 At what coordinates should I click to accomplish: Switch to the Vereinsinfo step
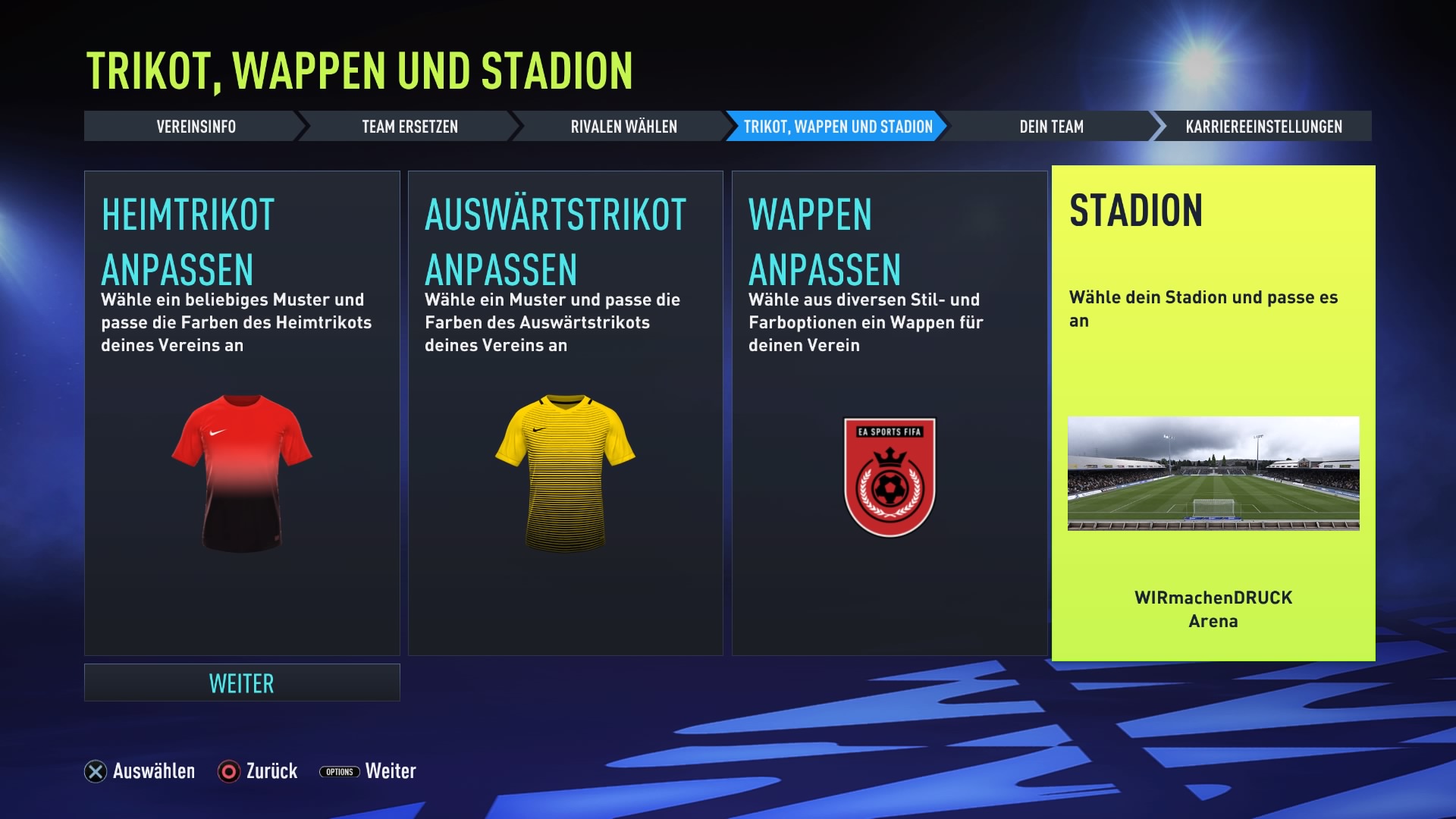pos(196,127)
